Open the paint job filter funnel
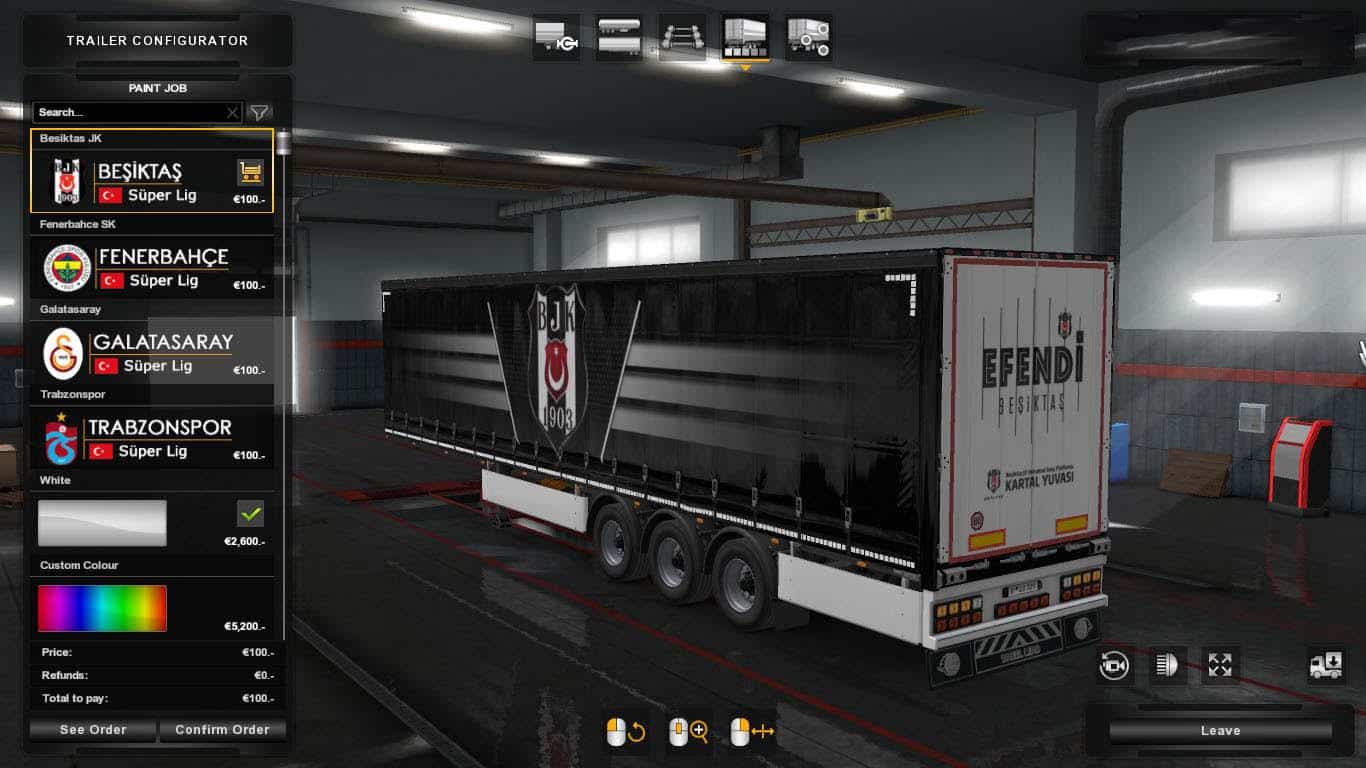 tap(259, 113)
